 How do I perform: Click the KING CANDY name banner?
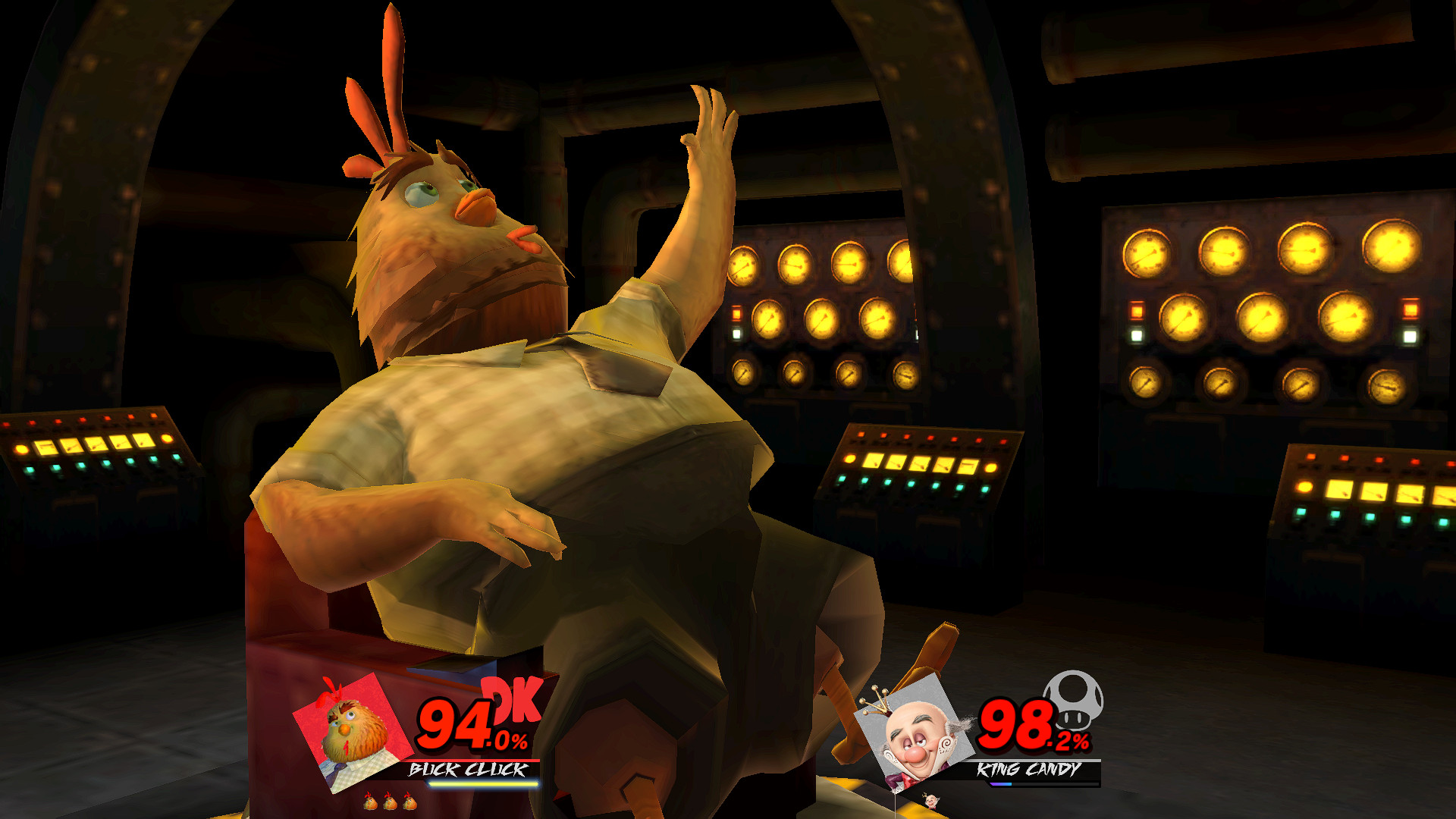pyautogui.click(x=1029, y=770)
